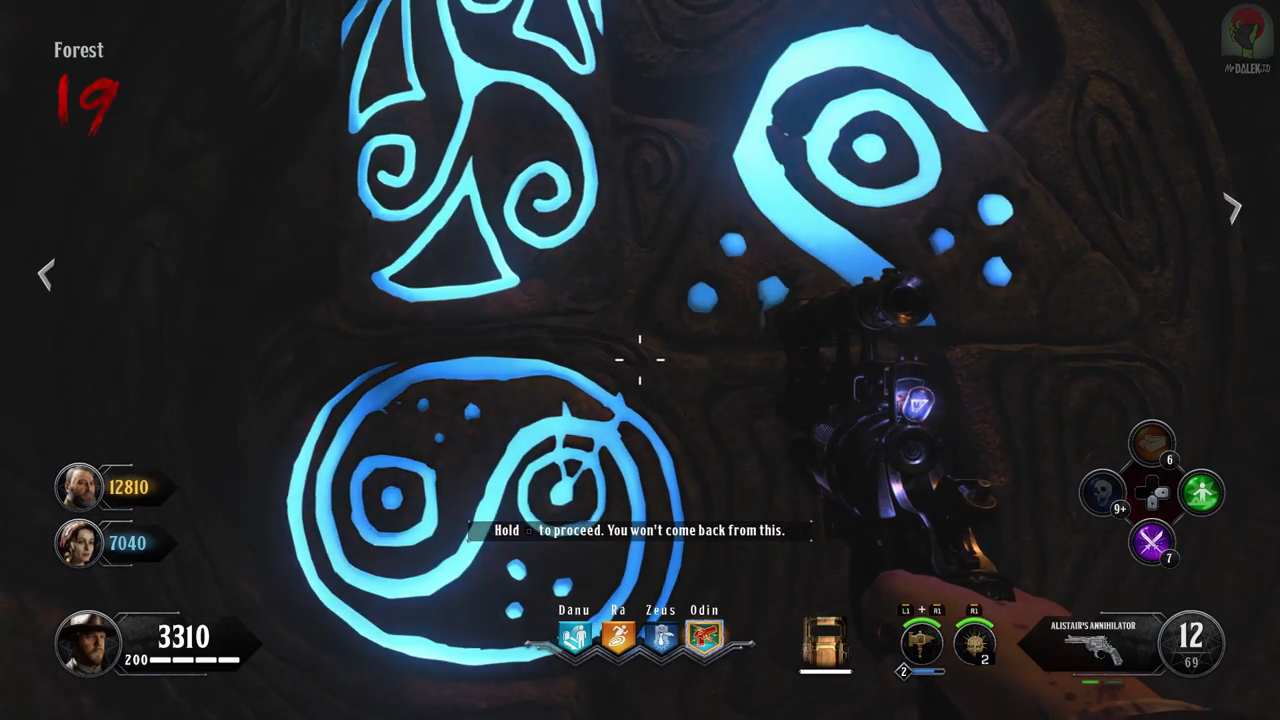Screen dimensions: 1280x720
Task: Click your own character portrait
Action: point(86,641)
